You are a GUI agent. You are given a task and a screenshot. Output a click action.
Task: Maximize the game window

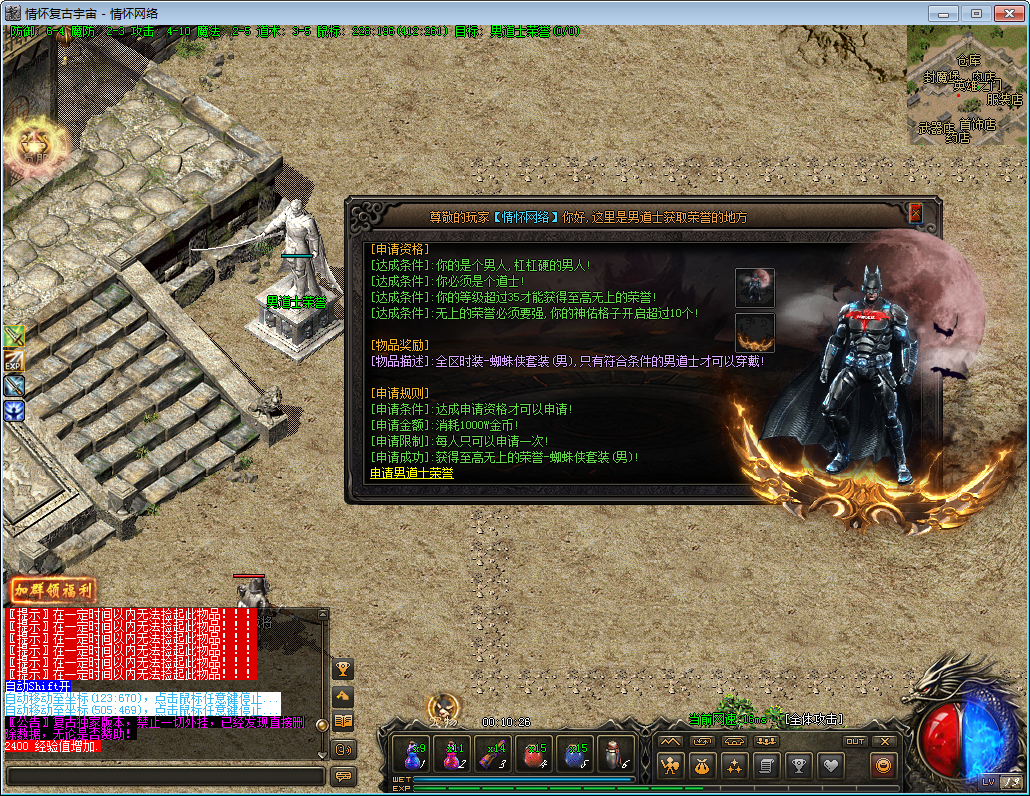click(977, 12)
